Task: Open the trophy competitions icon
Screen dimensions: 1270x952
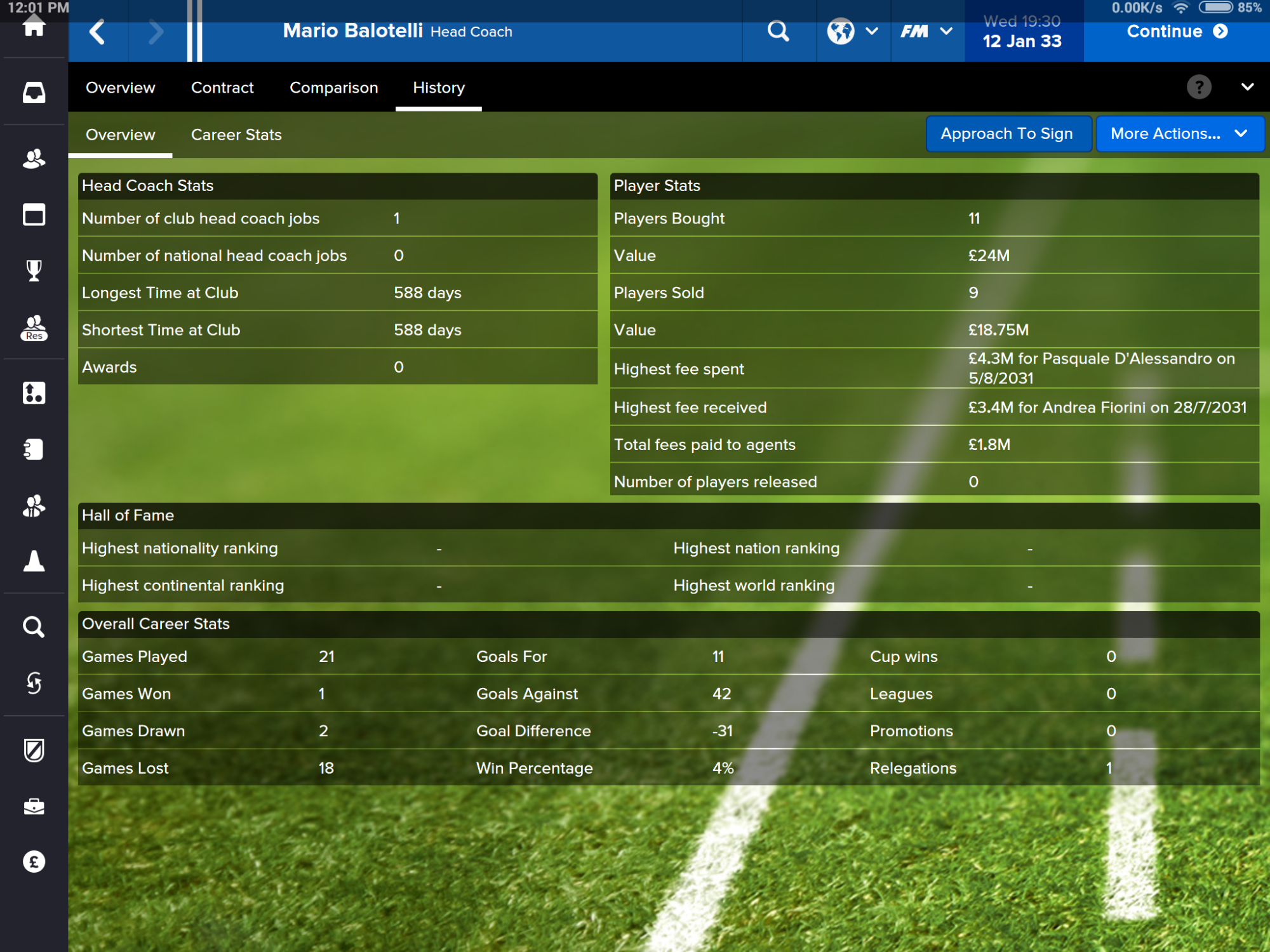Action: pyautogui.click(x=34, y=271)
